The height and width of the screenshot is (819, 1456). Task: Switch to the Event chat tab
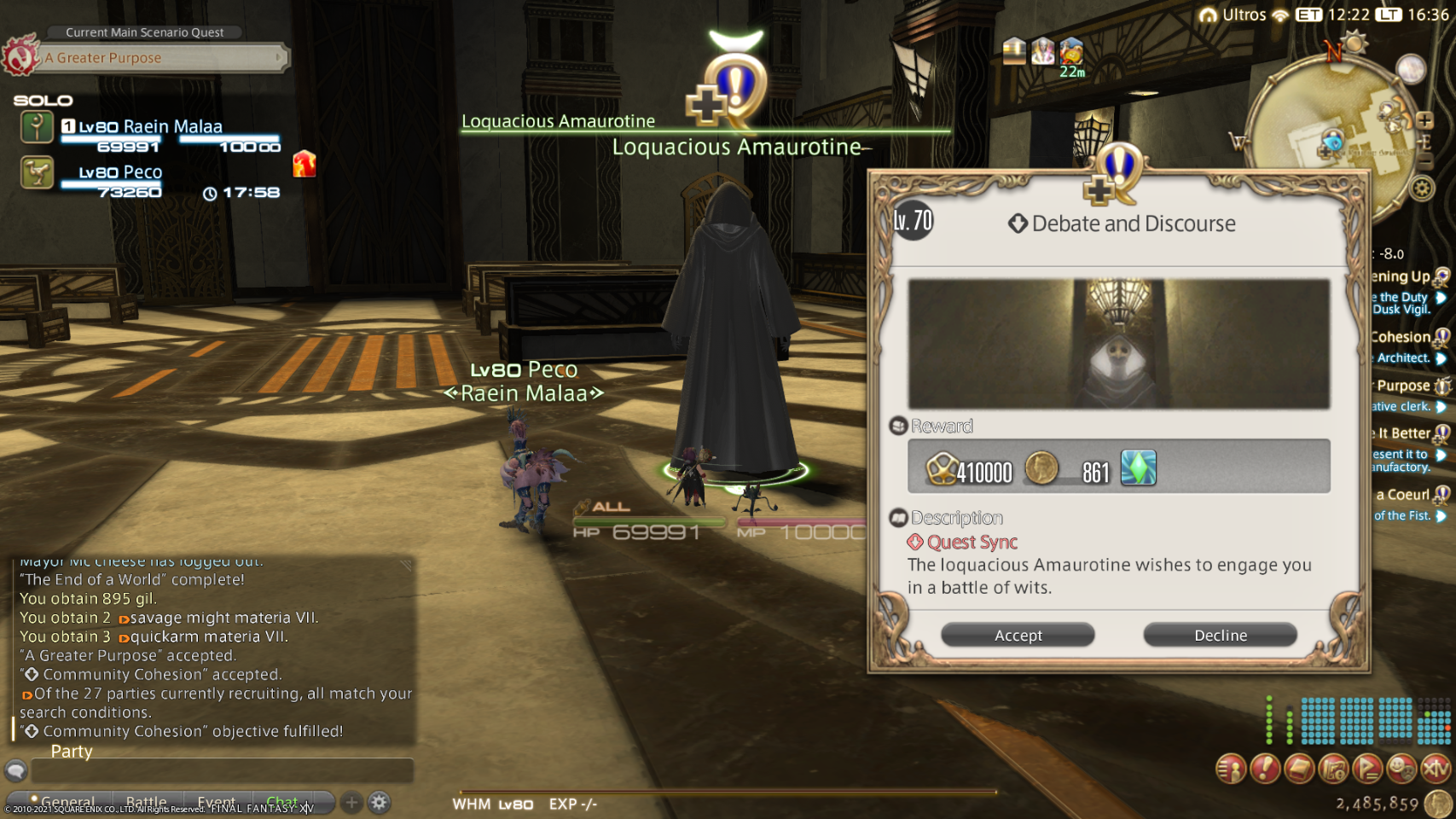216,802
